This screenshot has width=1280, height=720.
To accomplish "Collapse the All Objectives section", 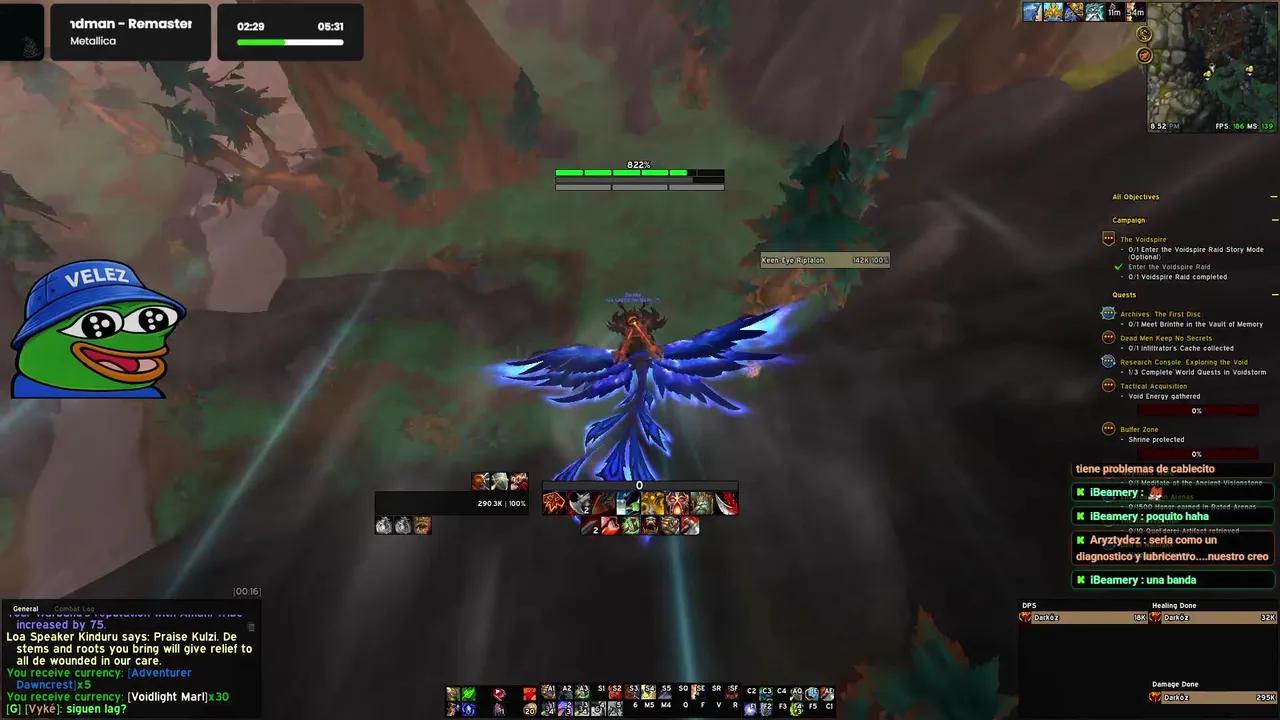I will click(1274, 197).
